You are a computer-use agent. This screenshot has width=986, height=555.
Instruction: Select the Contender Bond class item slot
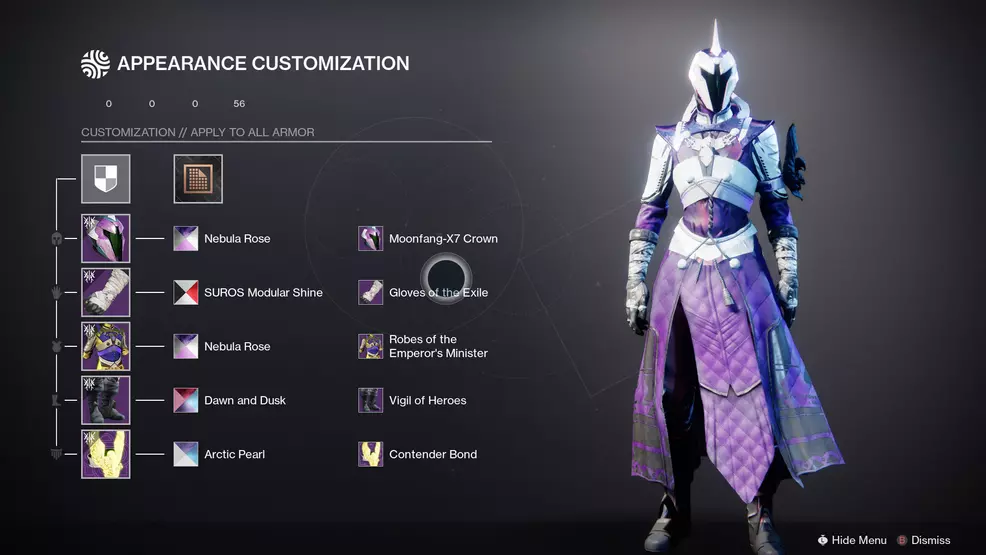click(x=105, y=454)
